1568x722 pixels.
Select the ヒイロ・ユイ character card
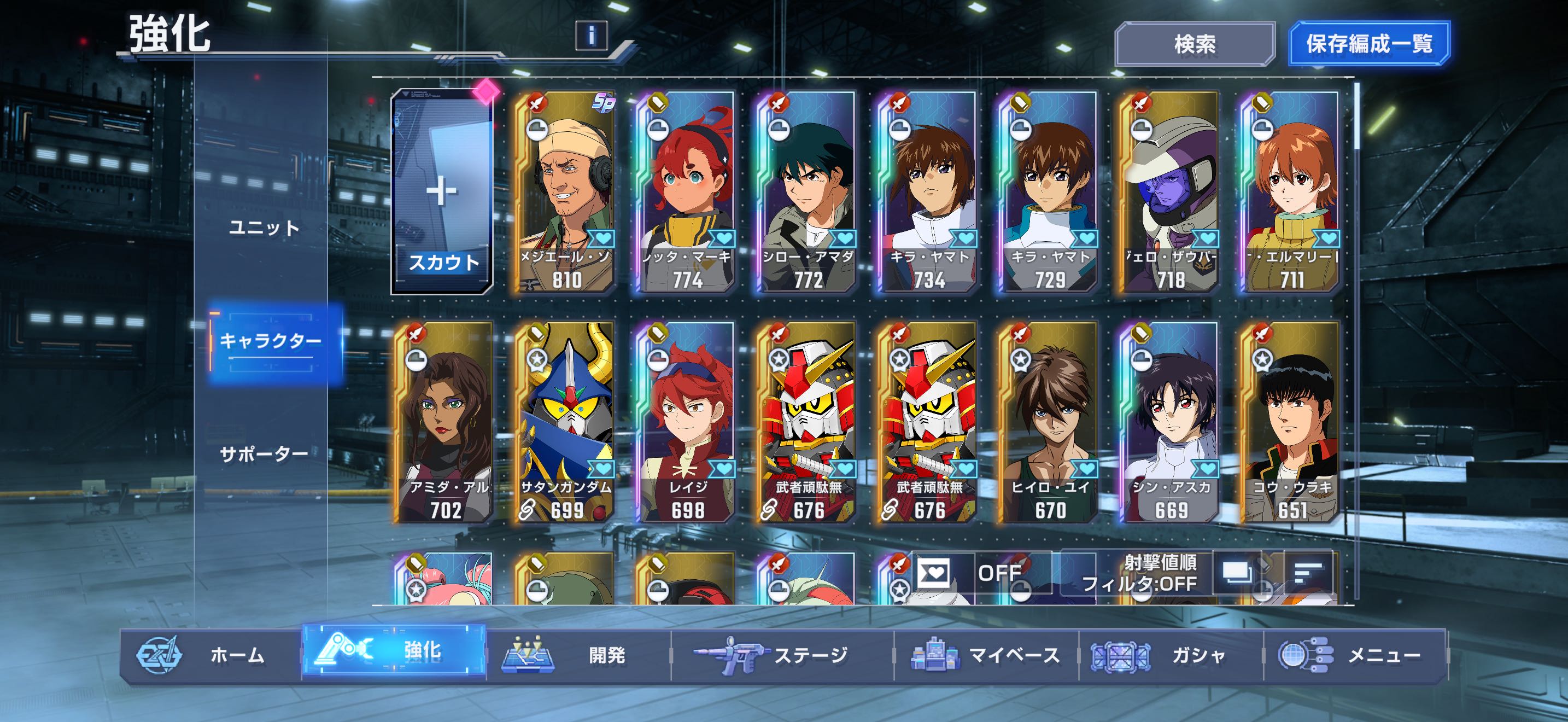(1049, 422)
